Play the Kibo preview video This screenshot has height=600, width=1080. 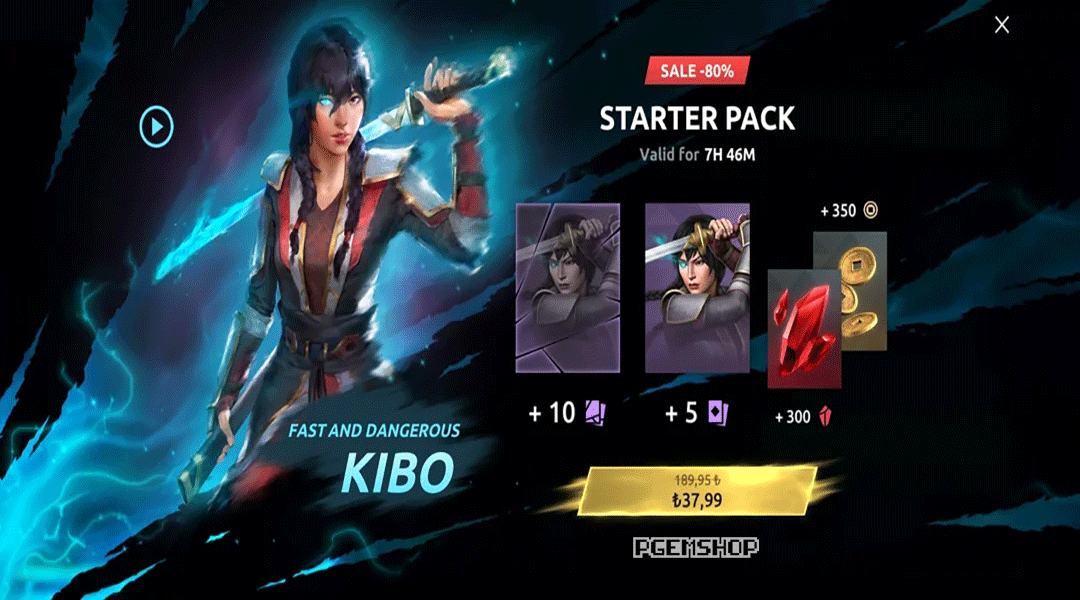click(156, 126)
